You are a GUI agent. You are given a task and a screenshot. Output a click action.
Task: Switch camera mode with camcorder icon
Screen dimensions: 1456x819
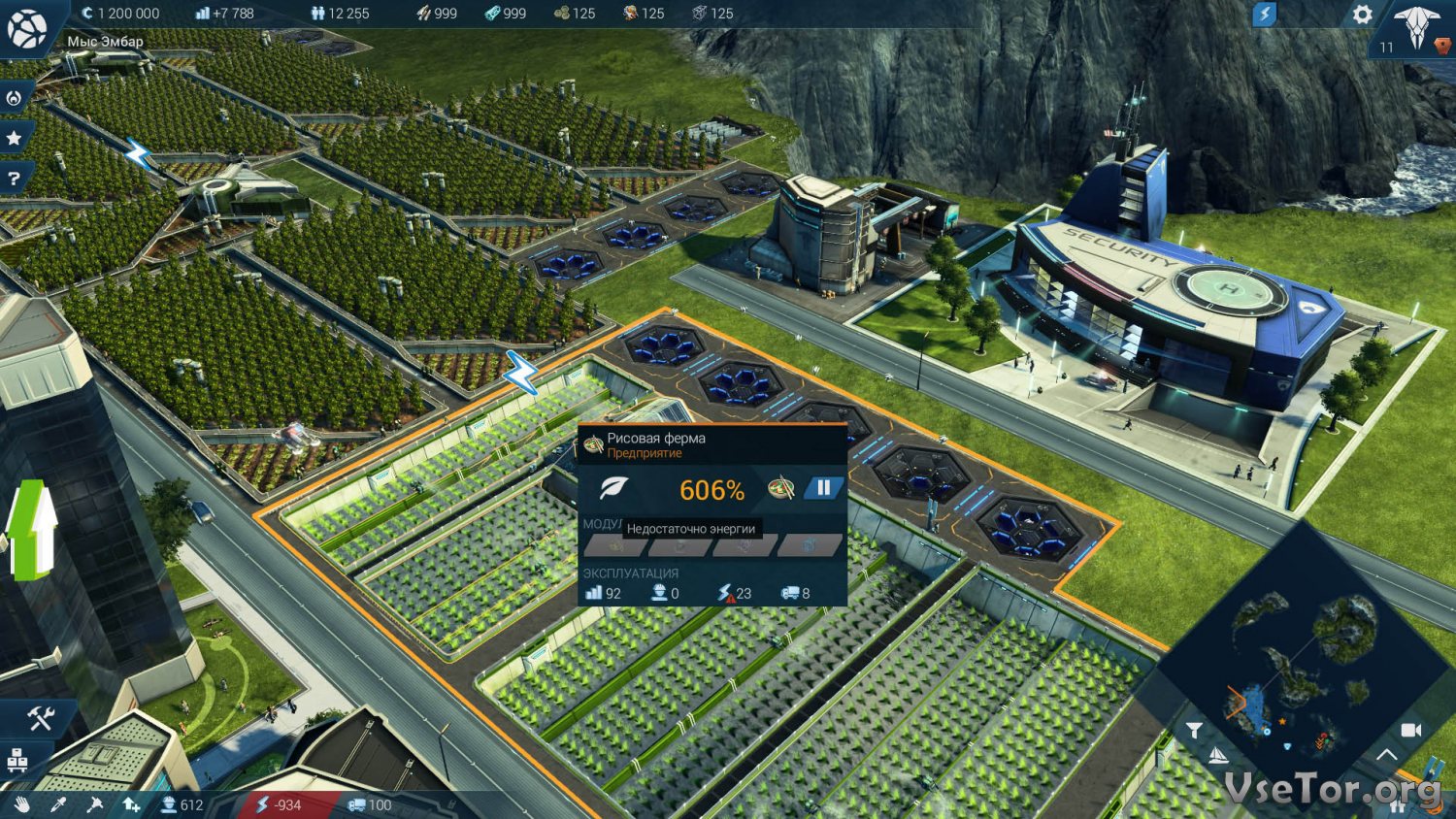1411,730
